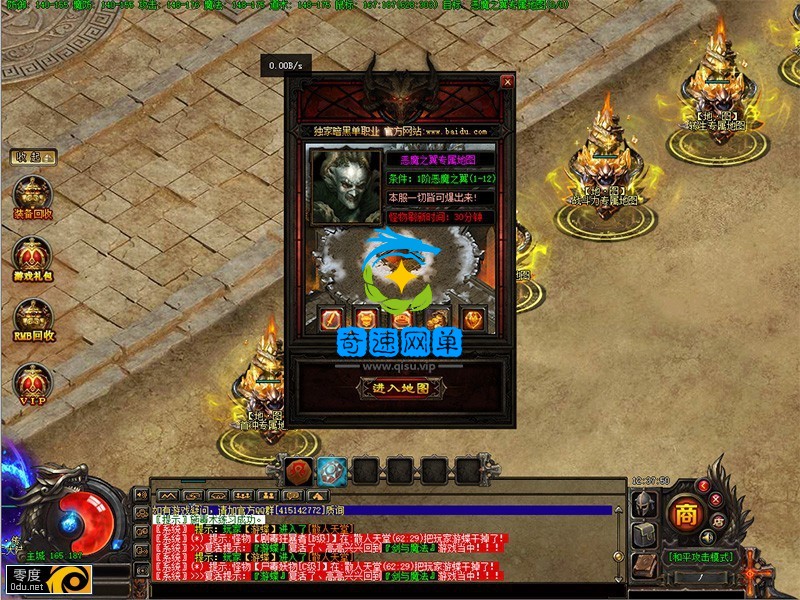Select the blue shield skill slot
Viewport: 800px width, 600px height.
pos(332,470)
